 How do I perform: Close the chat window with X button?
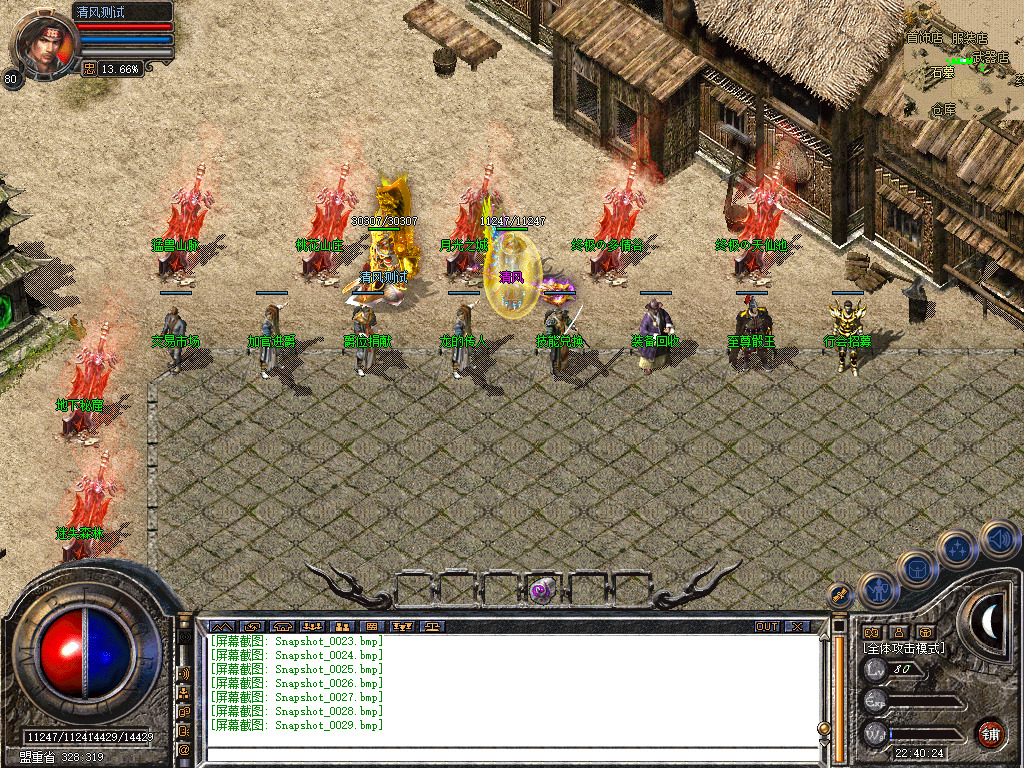tap(797, 627)
